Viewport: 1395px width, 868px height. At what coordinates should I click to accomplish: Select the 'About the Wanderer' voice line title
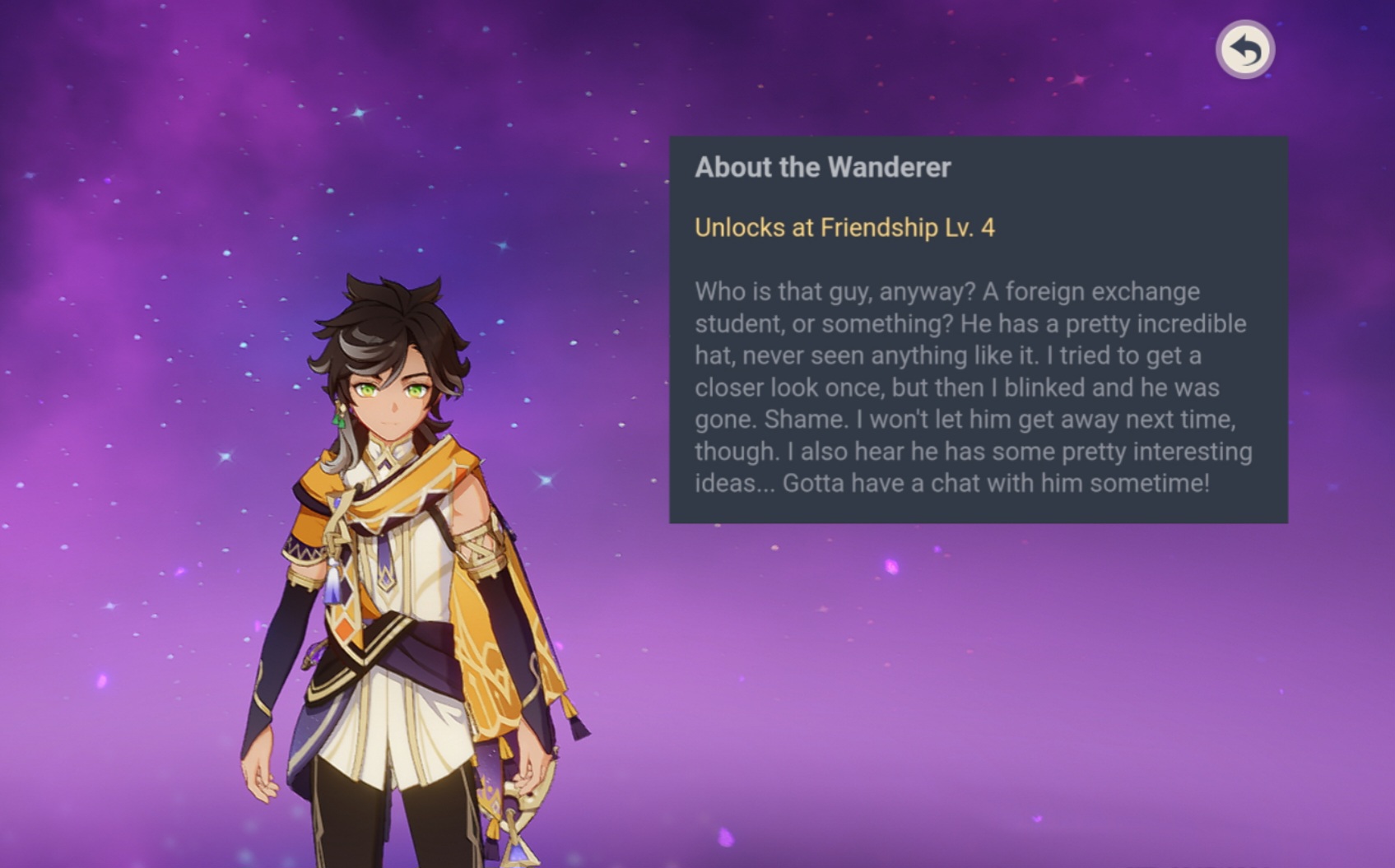(x=822, y=168)
